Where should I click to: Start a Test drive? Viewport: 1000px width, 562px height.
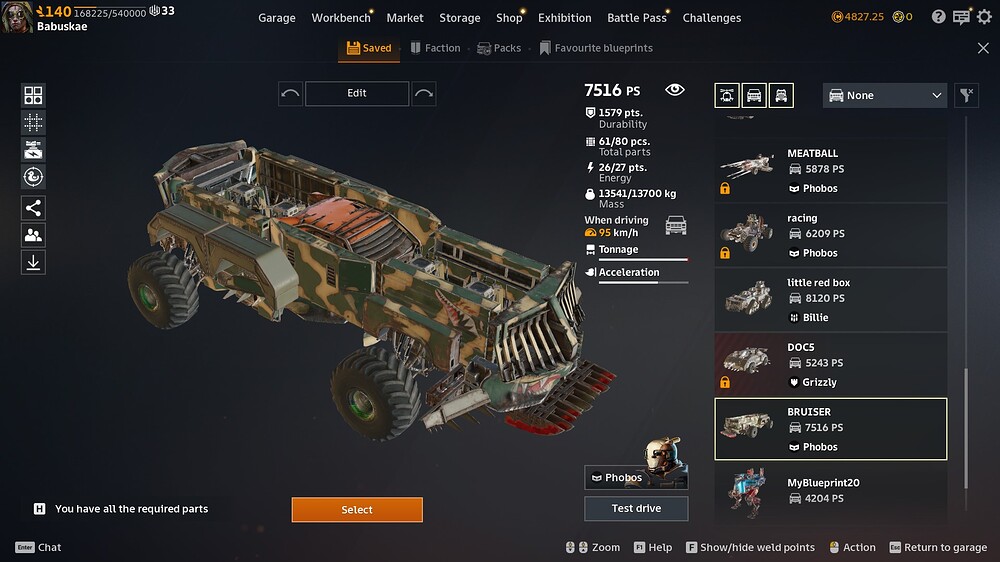(636, 508)
